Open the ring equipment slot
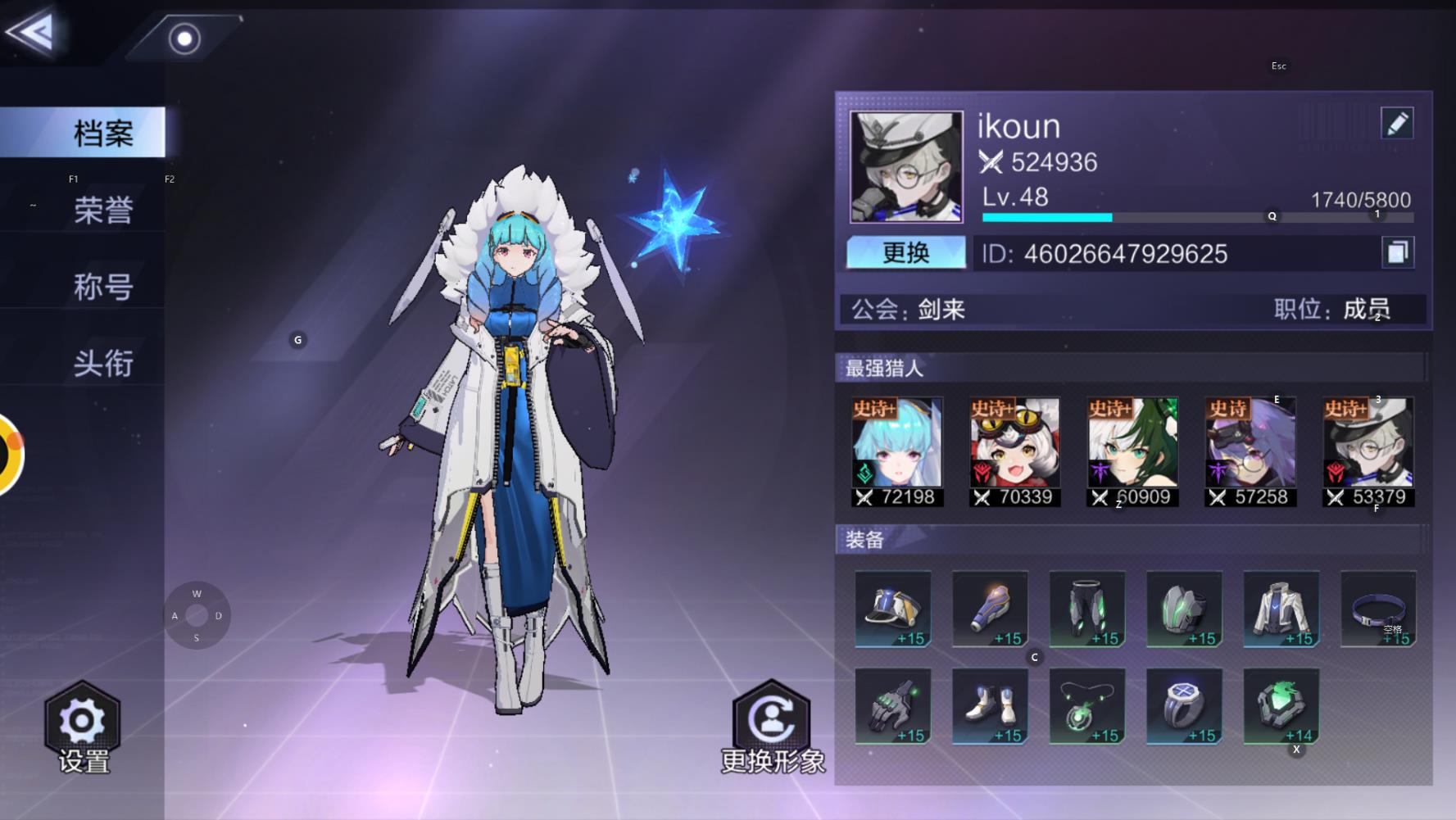Screen dimensions: 1456x820 (1184, 706)
